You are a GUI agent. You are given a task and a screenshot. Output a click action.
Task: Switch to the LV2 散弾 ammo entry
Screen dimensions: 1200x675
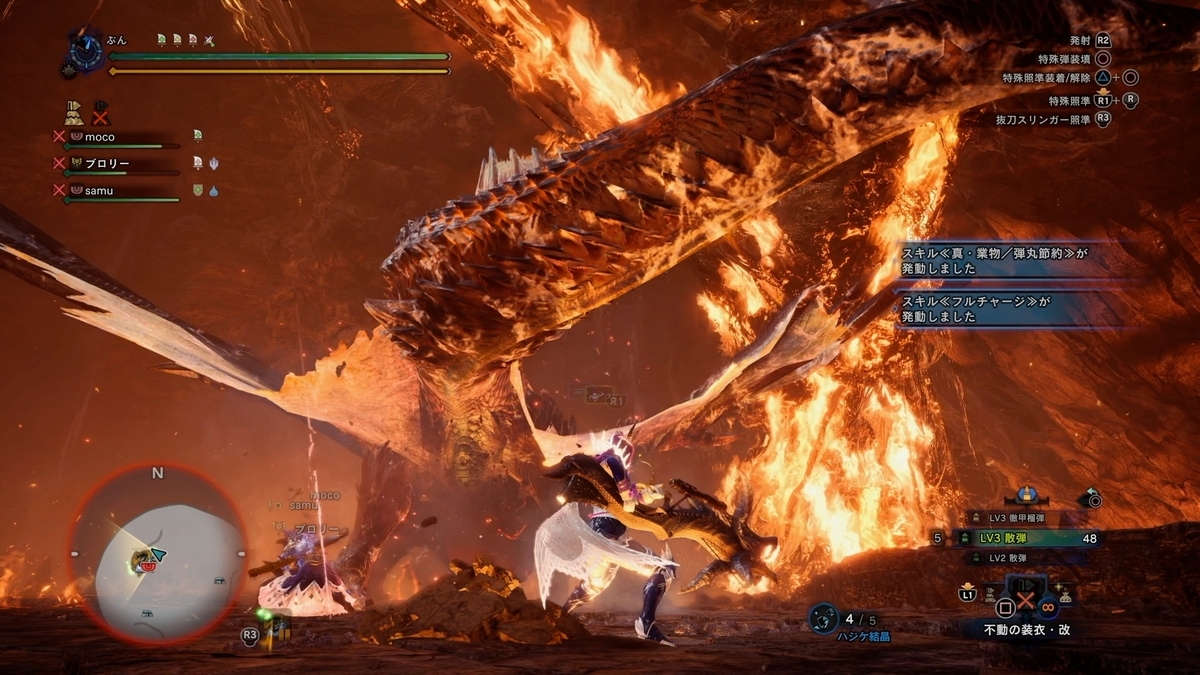coord(1015,558)
